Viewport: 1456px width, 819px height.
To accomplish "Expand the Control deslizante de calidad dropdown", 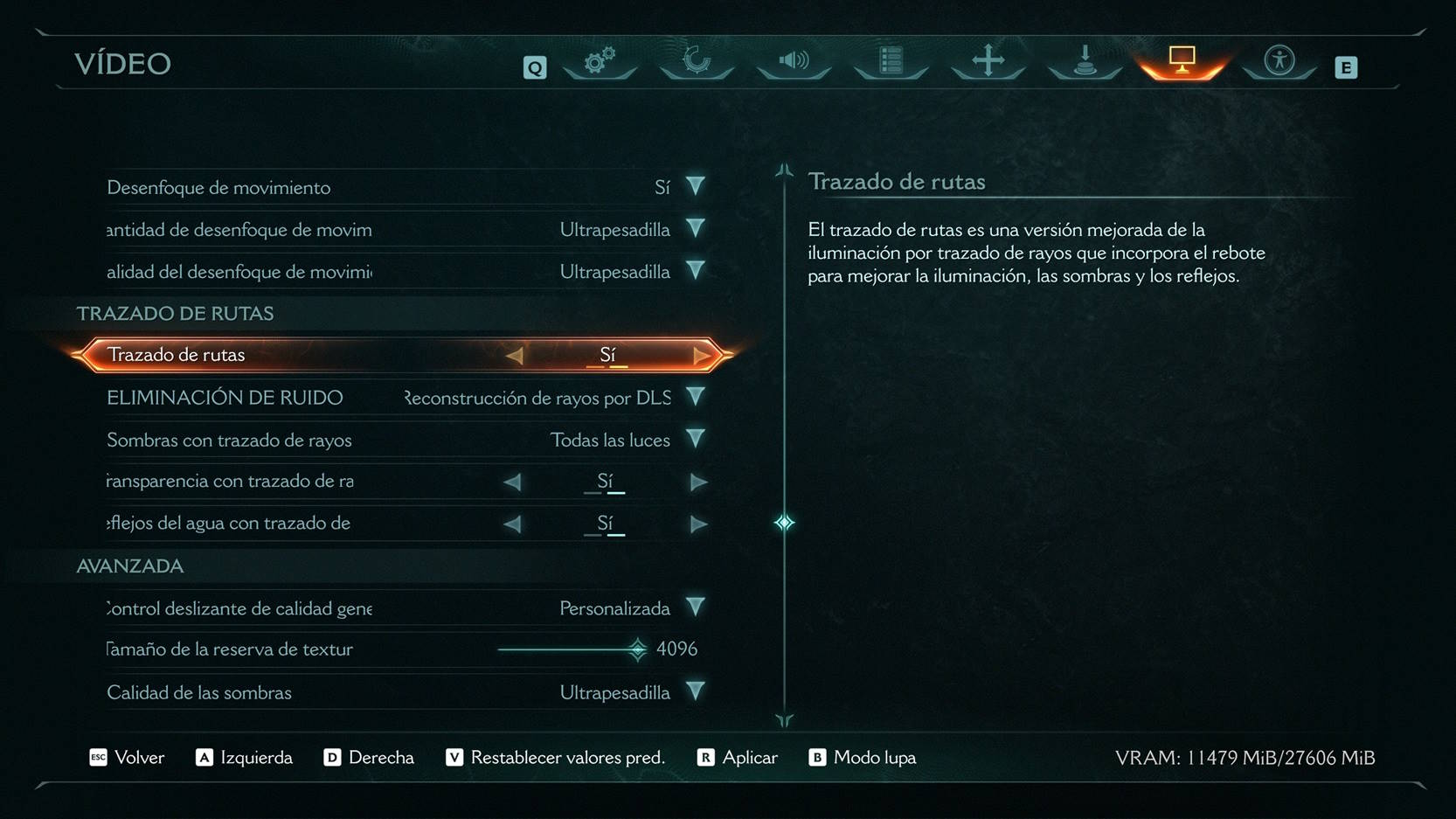I will (x=696, y=608).
